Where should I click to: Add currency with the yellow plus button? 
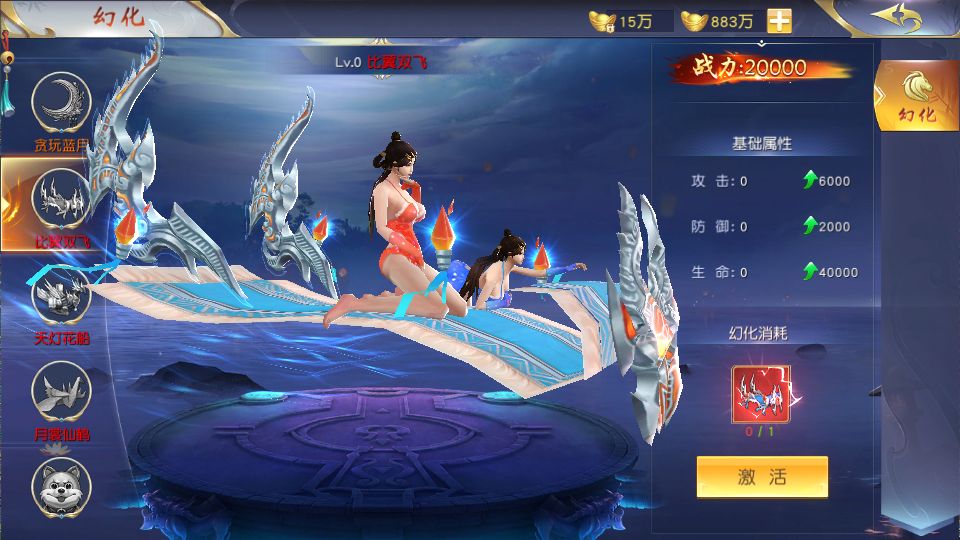(x=779, y=21)
